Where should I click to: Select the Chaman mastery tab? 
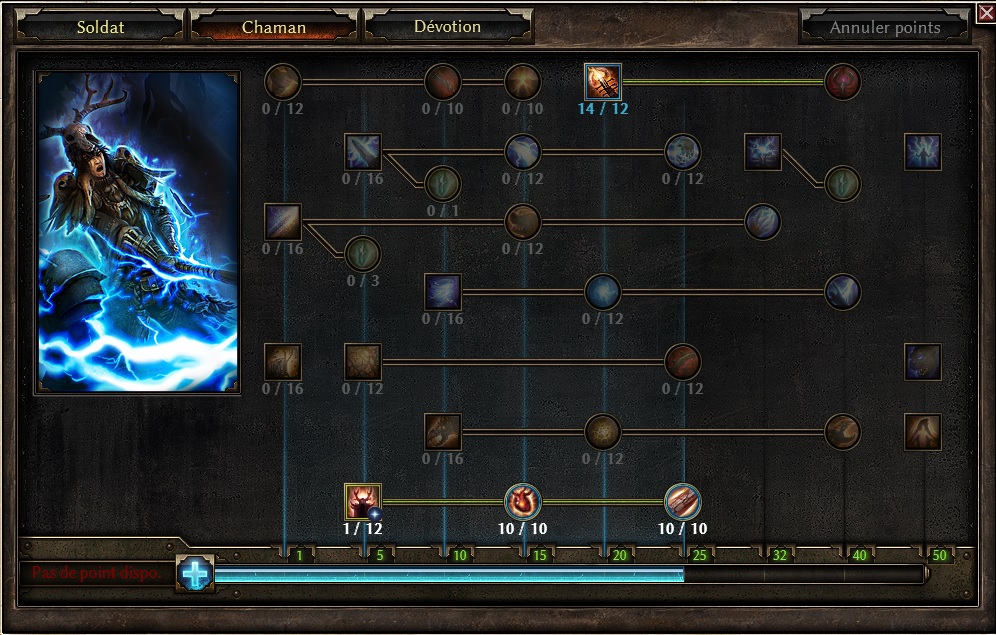[273, 27]
